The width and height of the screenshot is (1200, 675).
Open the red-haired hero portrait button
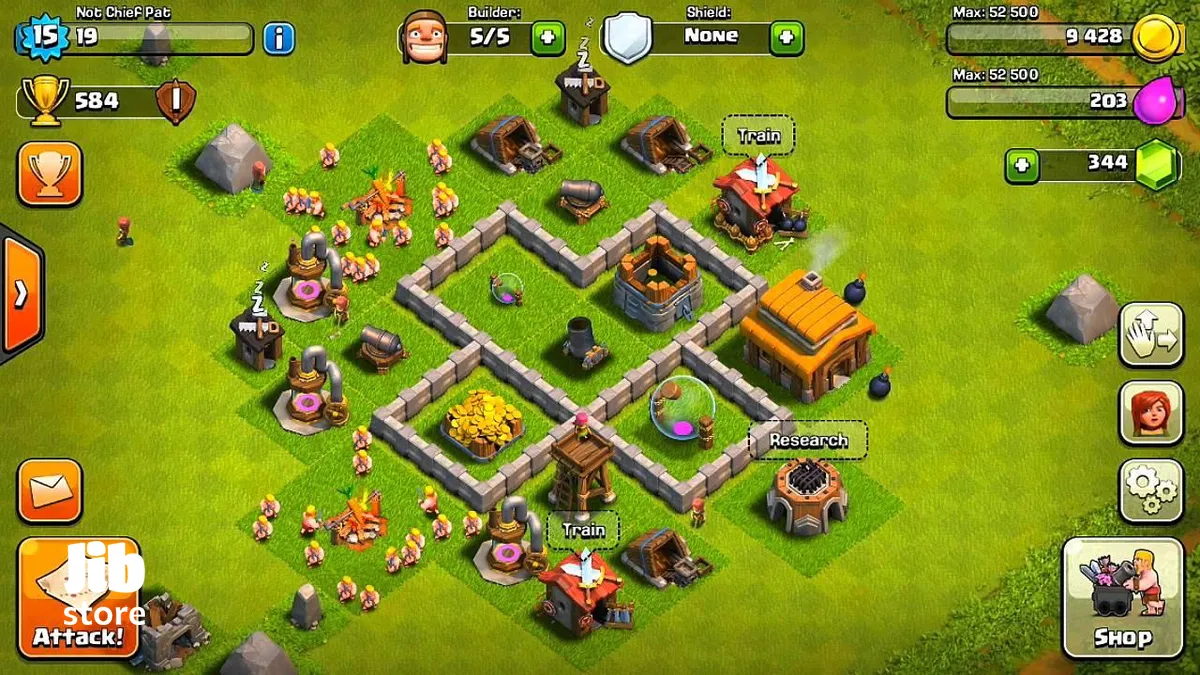coord(1151,412)
